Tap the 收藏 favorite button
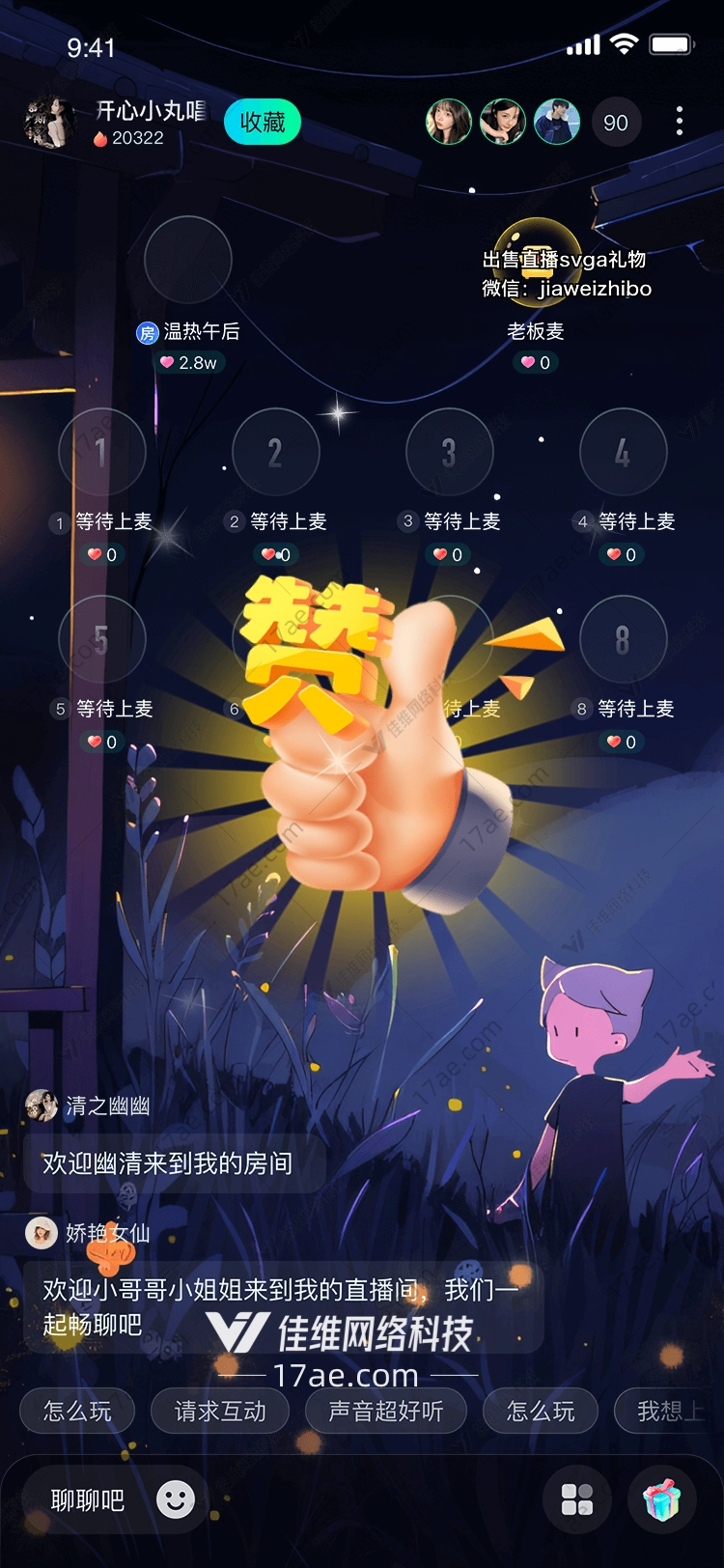 pos(263,123)
